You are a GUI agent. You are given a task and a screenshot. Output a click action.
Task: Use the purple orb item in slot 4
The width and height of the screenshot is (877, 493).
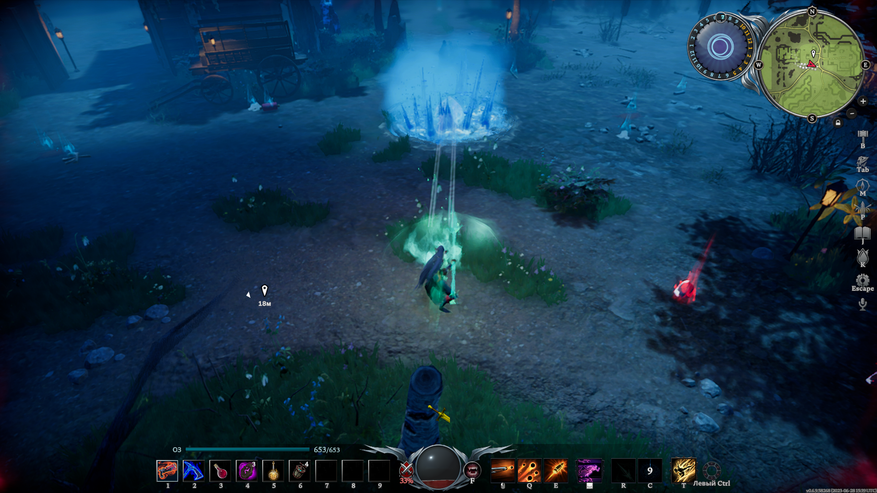click(247, 470)
